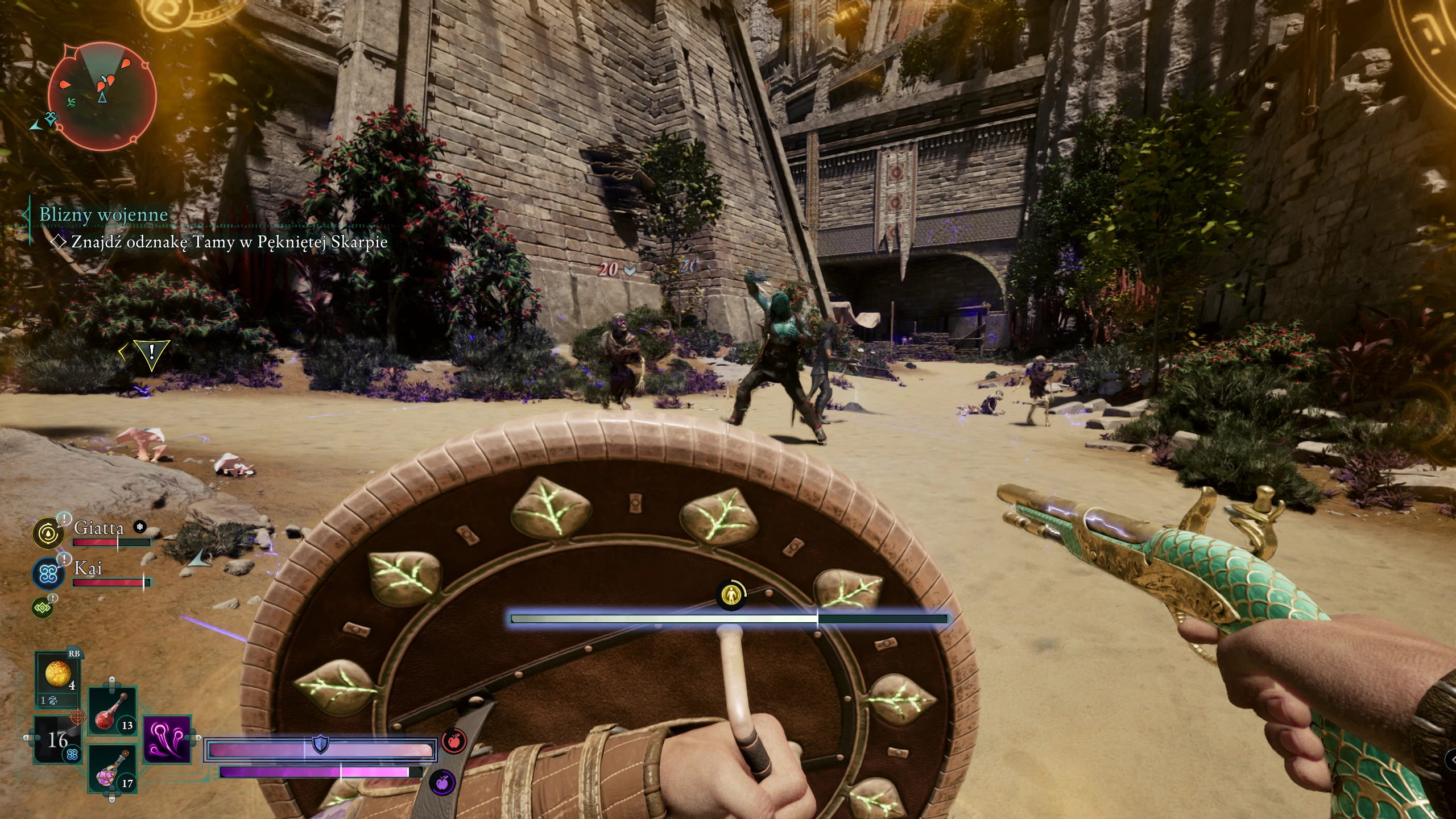
Task: Select the weapon slot showing 16
Action: [57, 739]
